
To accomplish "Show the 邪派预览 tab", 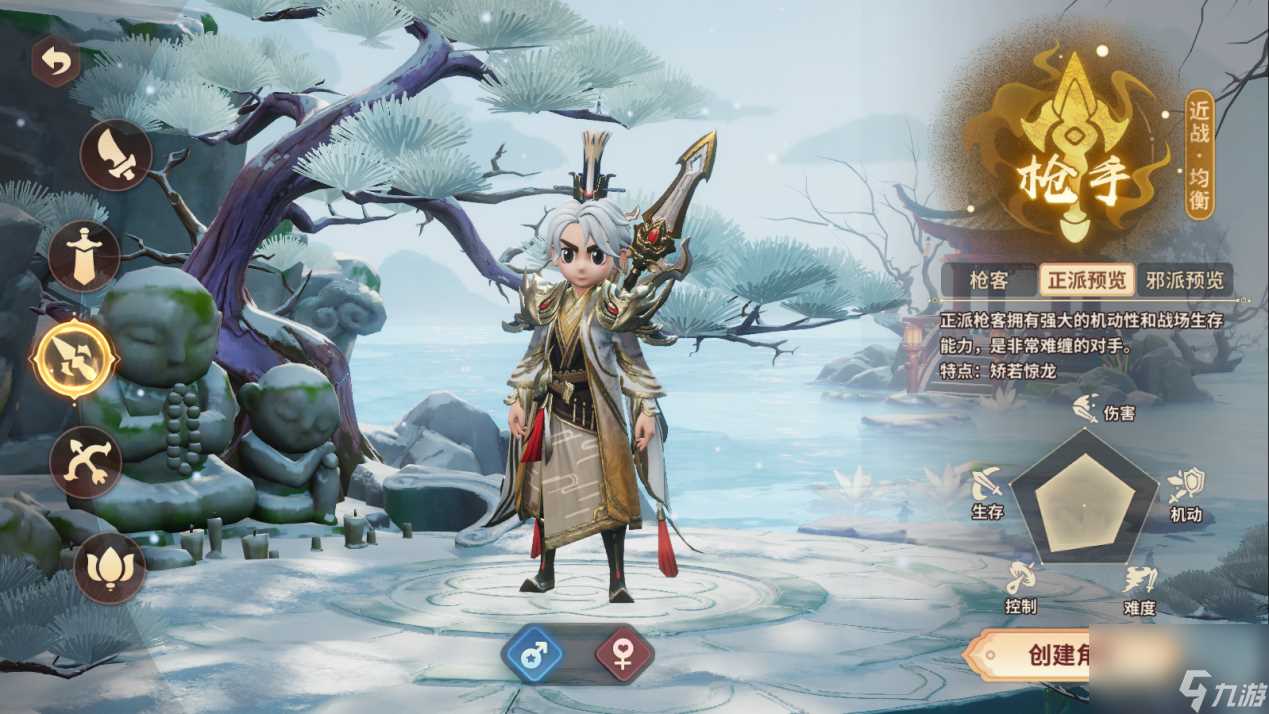I will 1185,280.
